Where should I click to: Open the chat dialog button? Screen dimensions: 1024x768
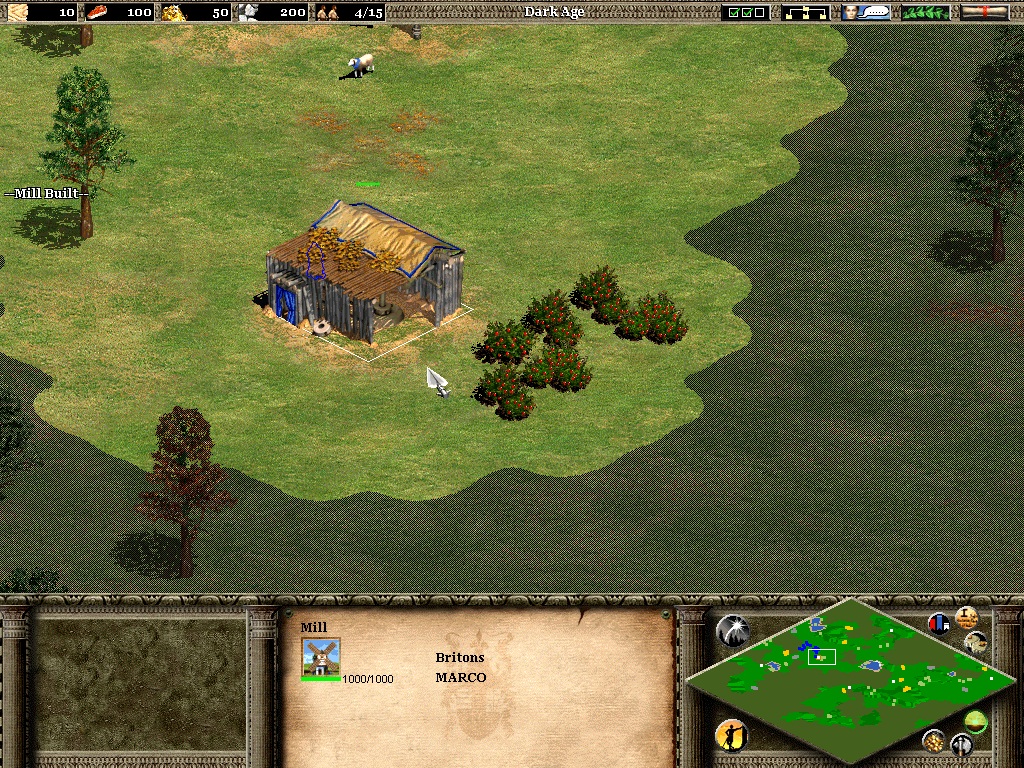(865, 13)
